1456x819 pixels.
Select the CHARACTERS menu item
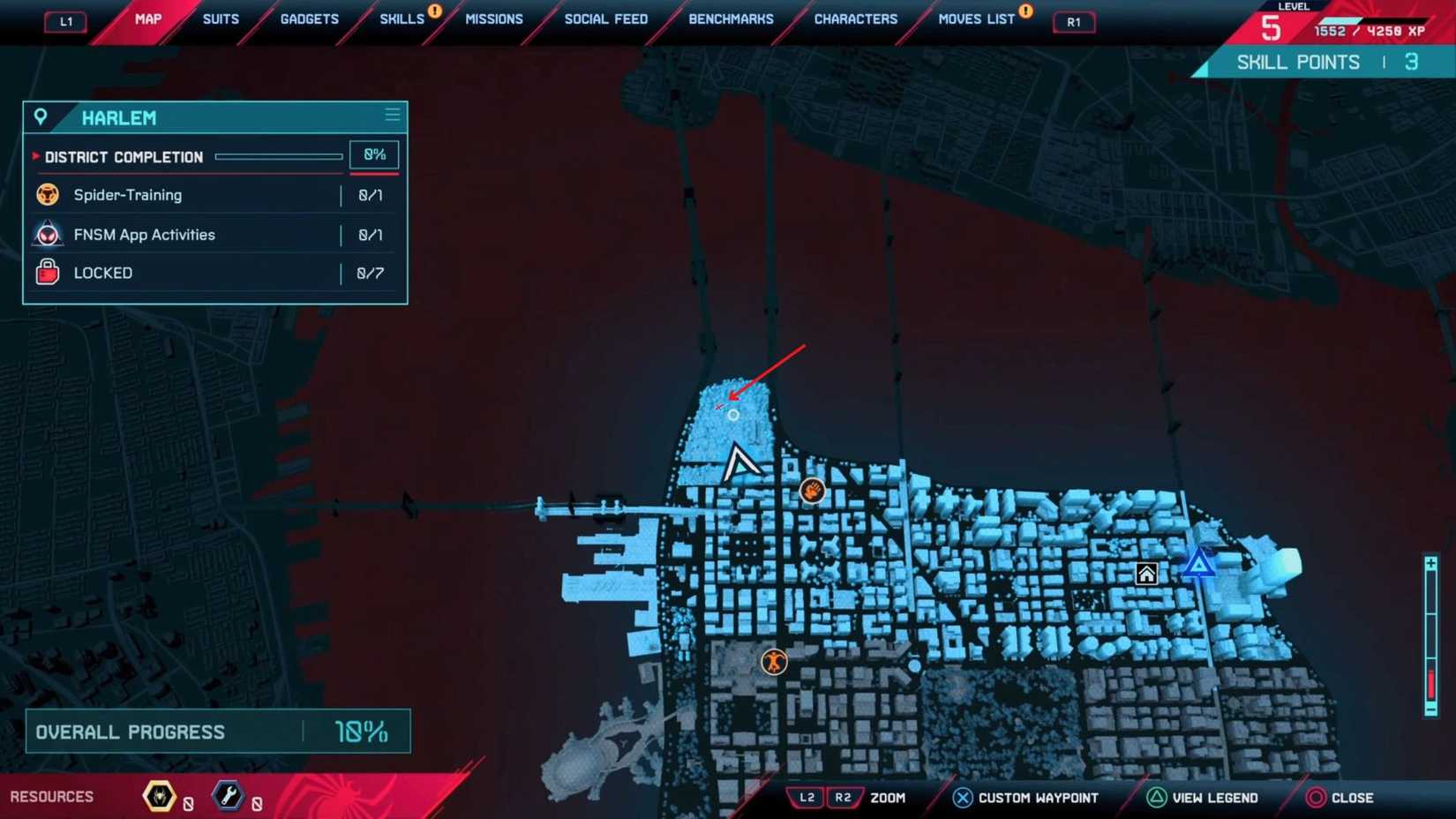click(854, 18)
